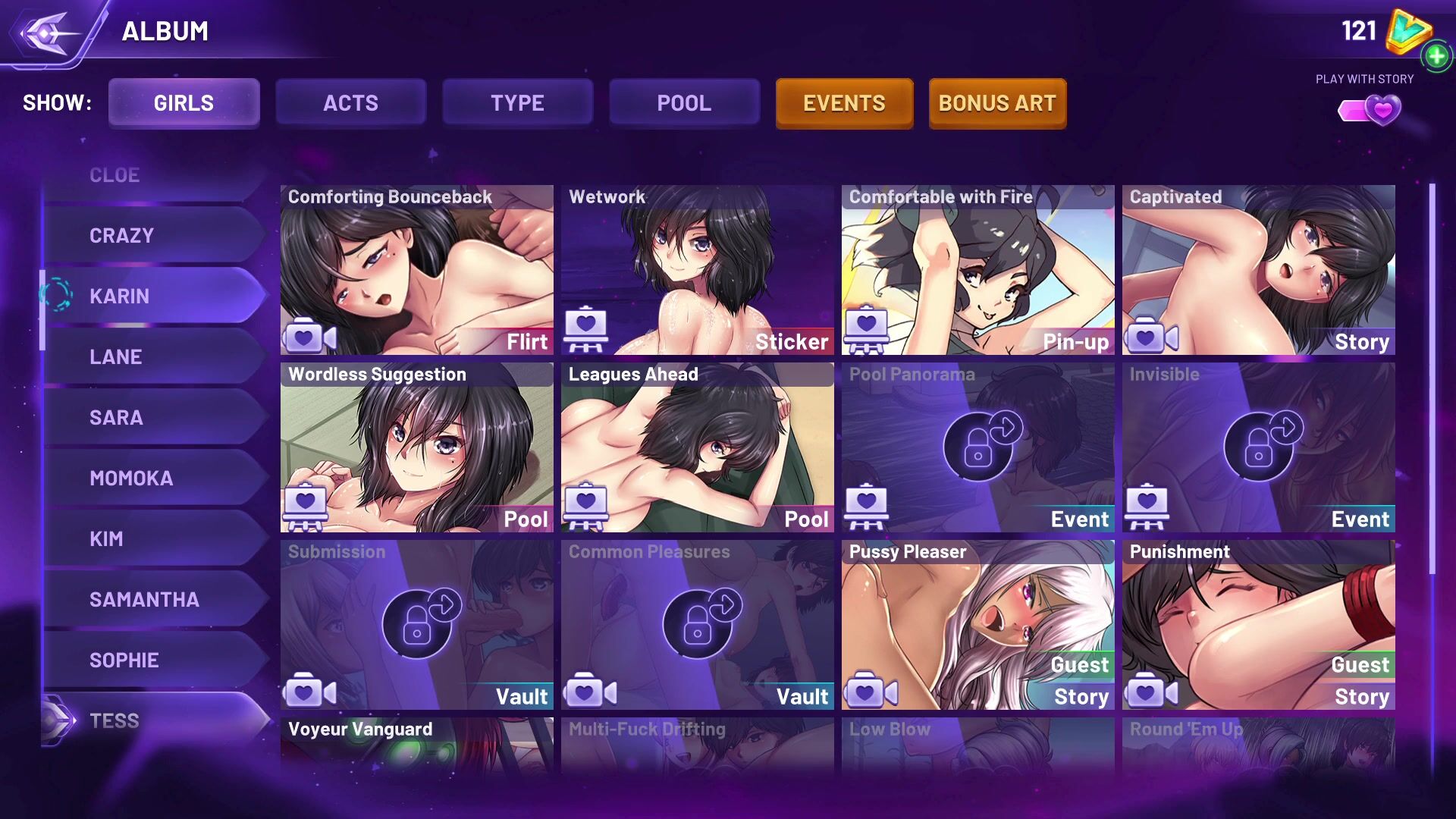Click the locked Pool Panorama event tile
Viewport: 1456px width, 819px height.
click(977, 447)
